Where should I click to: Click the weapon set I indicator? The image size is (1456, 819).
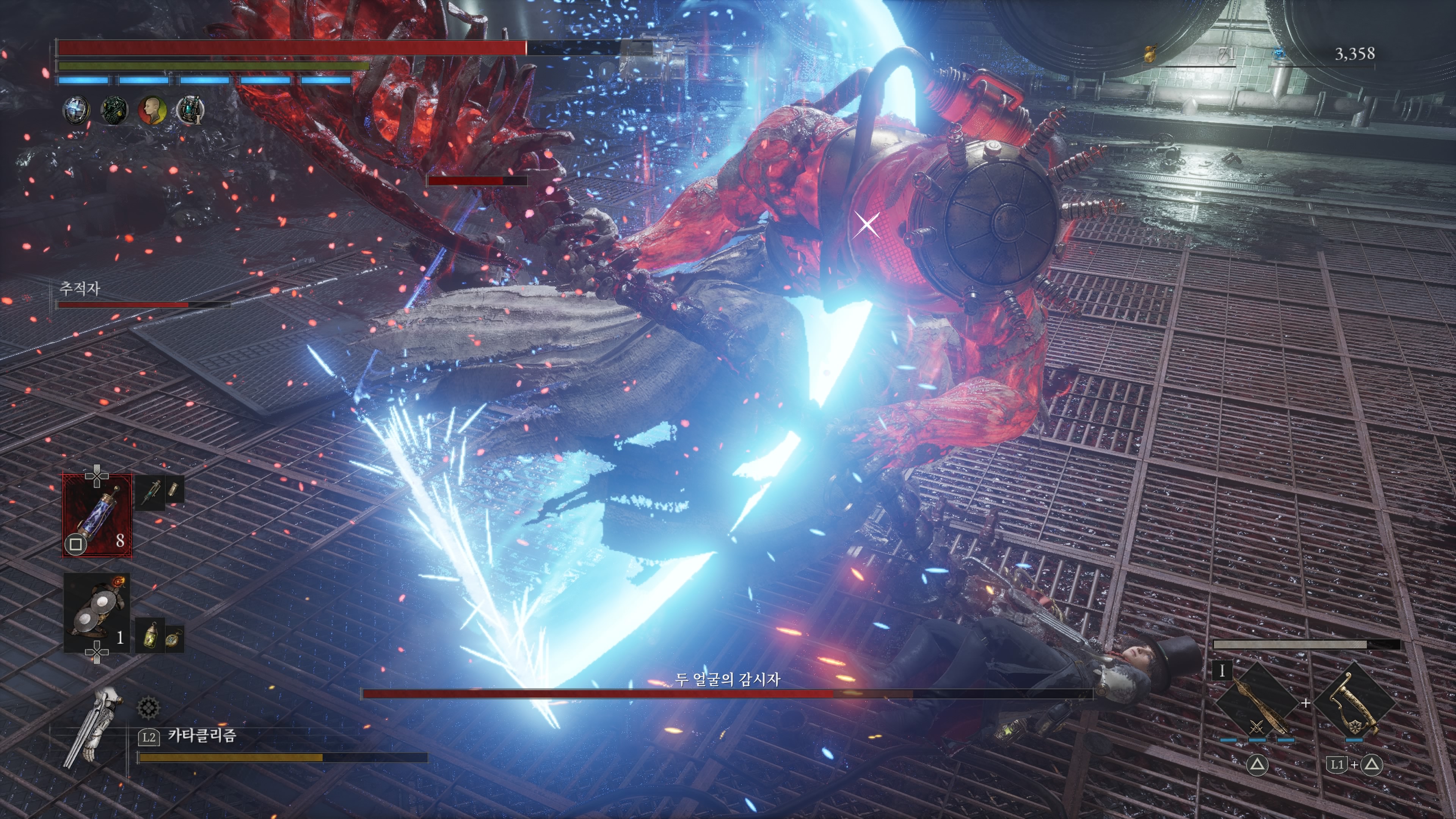[x=1222, y=671]
